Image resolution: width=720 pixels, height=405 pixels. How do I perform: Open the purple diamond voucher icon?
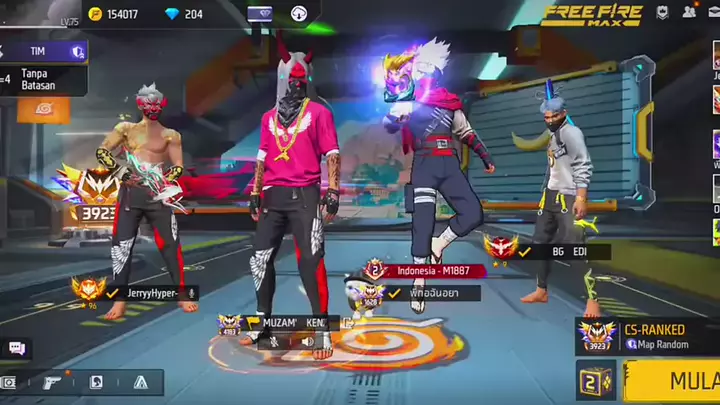coord(259,14)
